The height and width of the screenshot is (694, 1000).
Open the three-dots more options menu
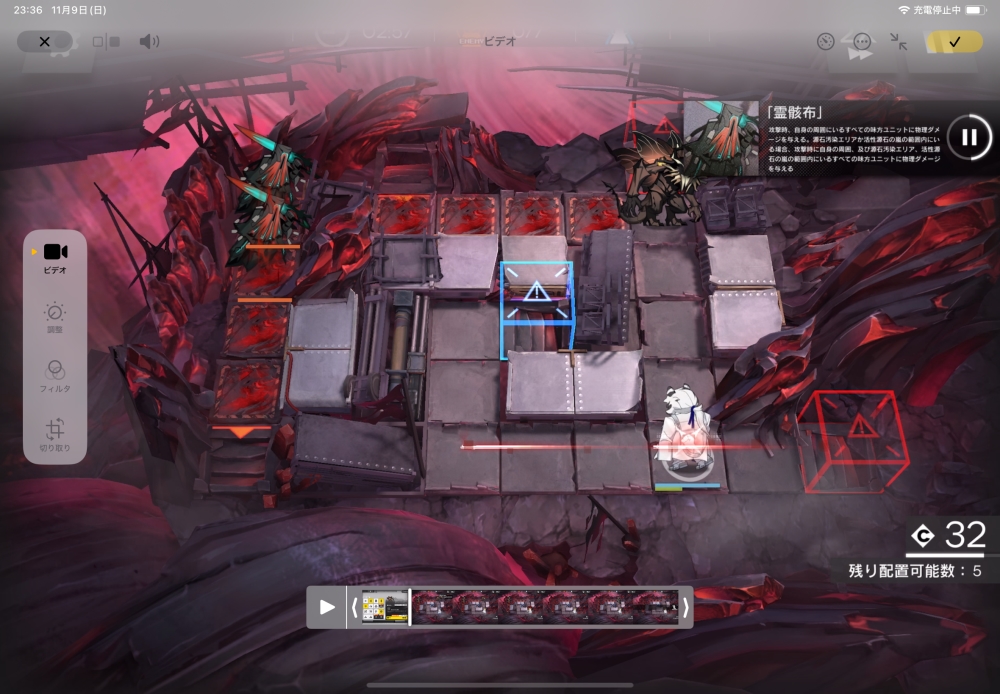pyautogui.click(x=862, y=42)
